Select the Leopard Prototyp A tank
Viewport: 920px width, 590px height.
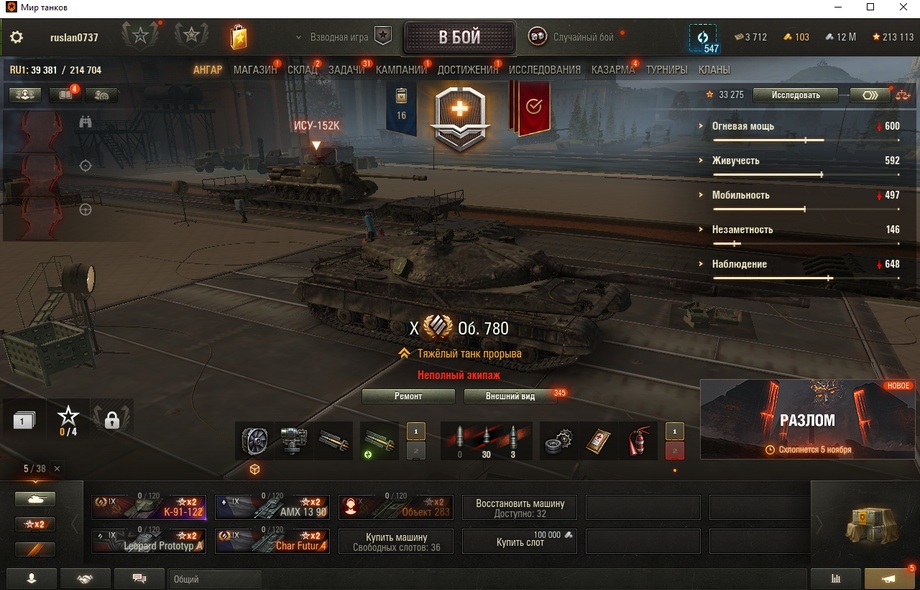(149, 541)
